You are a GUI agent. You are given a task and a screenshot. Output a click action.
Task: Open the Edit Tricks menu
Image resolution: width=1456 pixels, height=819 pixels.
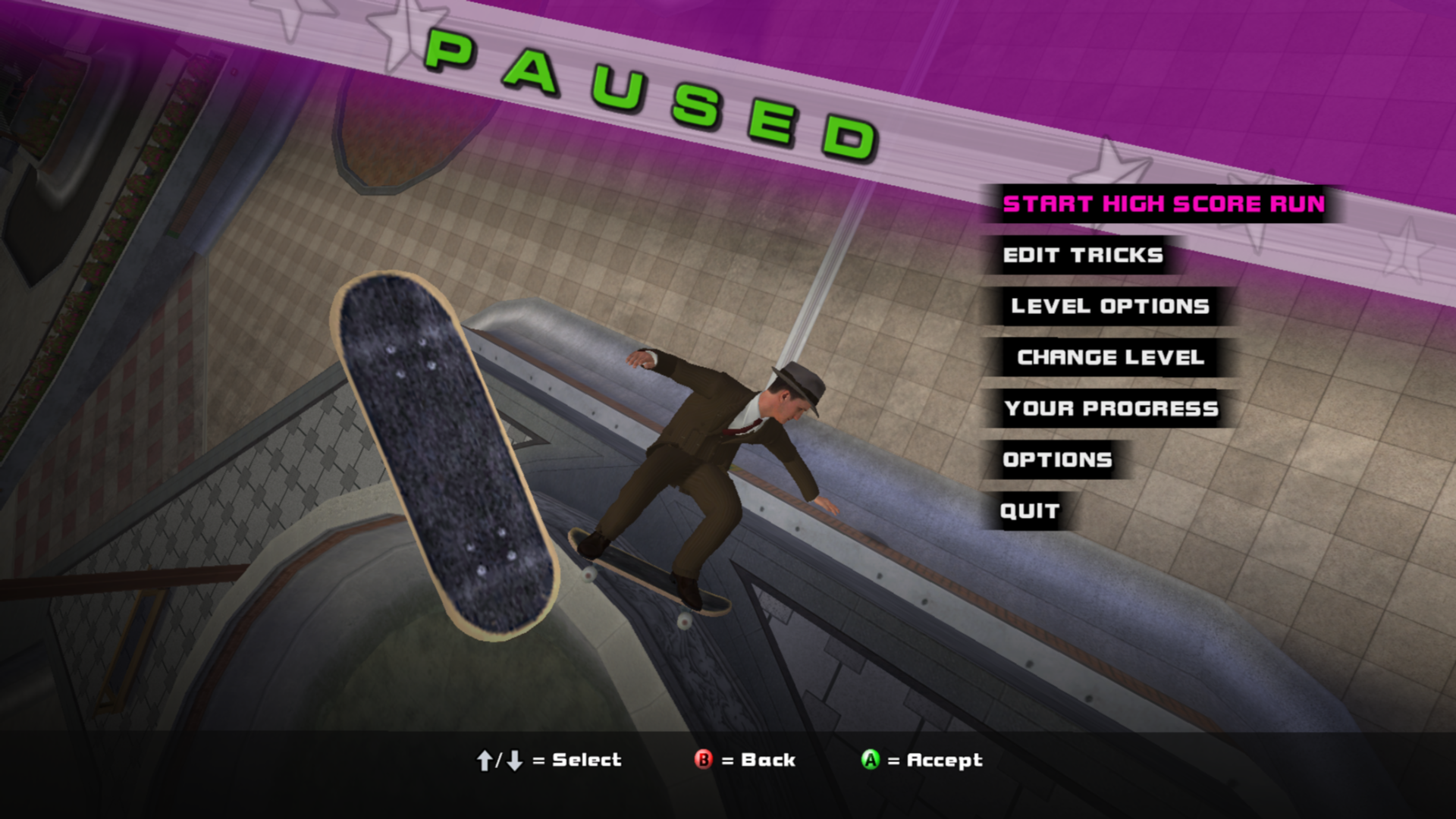(1083, 256)
